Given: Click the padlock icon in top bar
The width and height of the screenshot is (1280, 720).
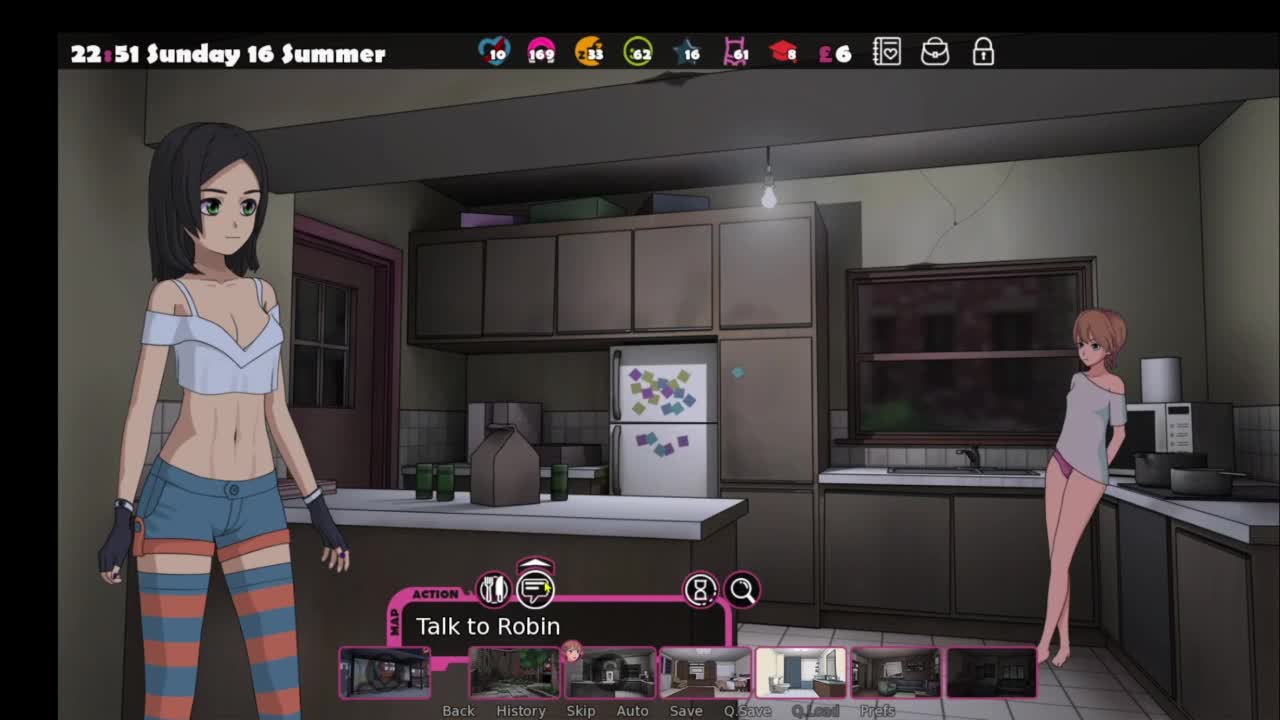Looking at the screenshot, I should click(x=983, y=52).
